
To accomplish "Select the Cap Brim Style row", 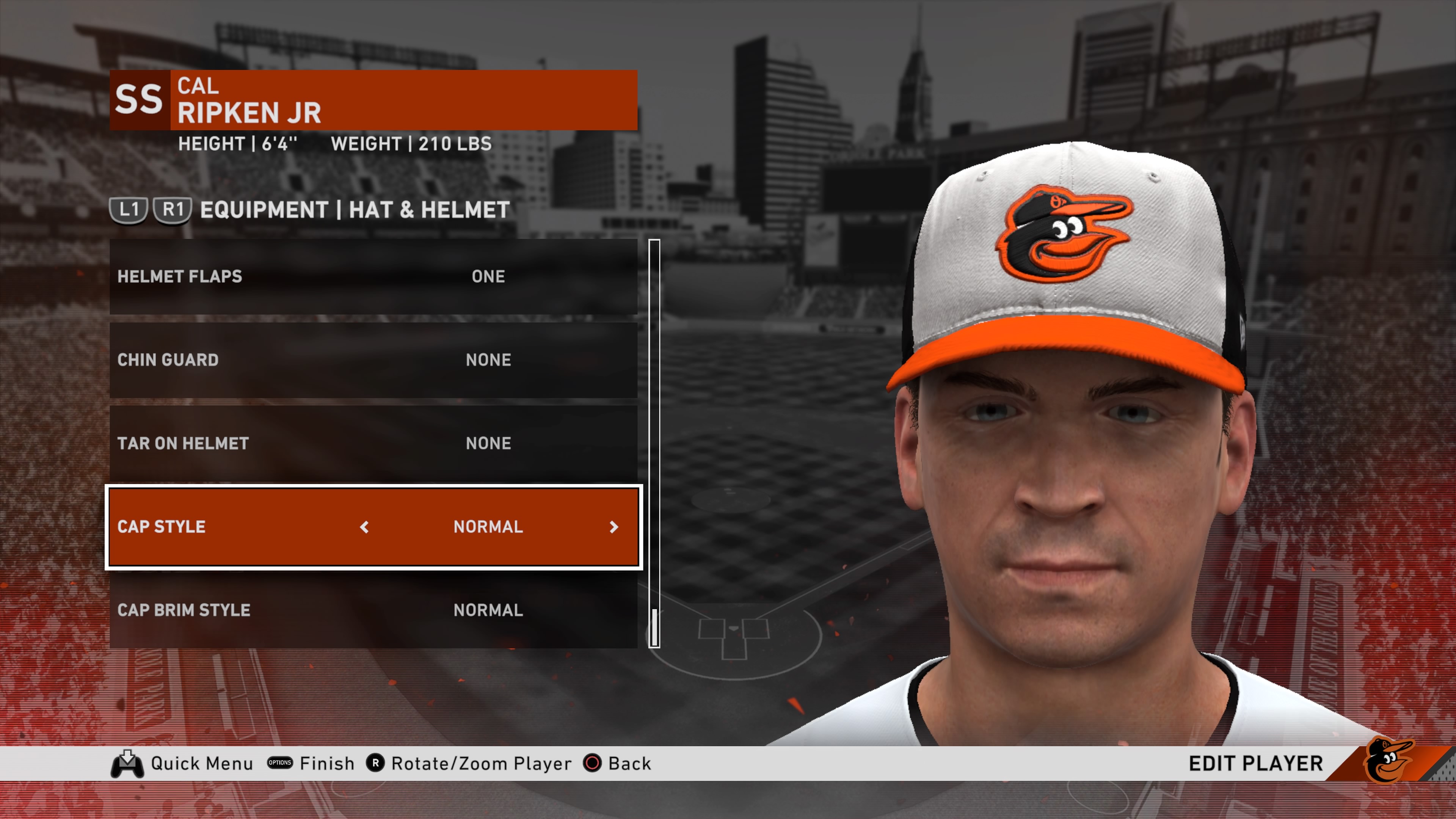I will click(x=373, y=610).
